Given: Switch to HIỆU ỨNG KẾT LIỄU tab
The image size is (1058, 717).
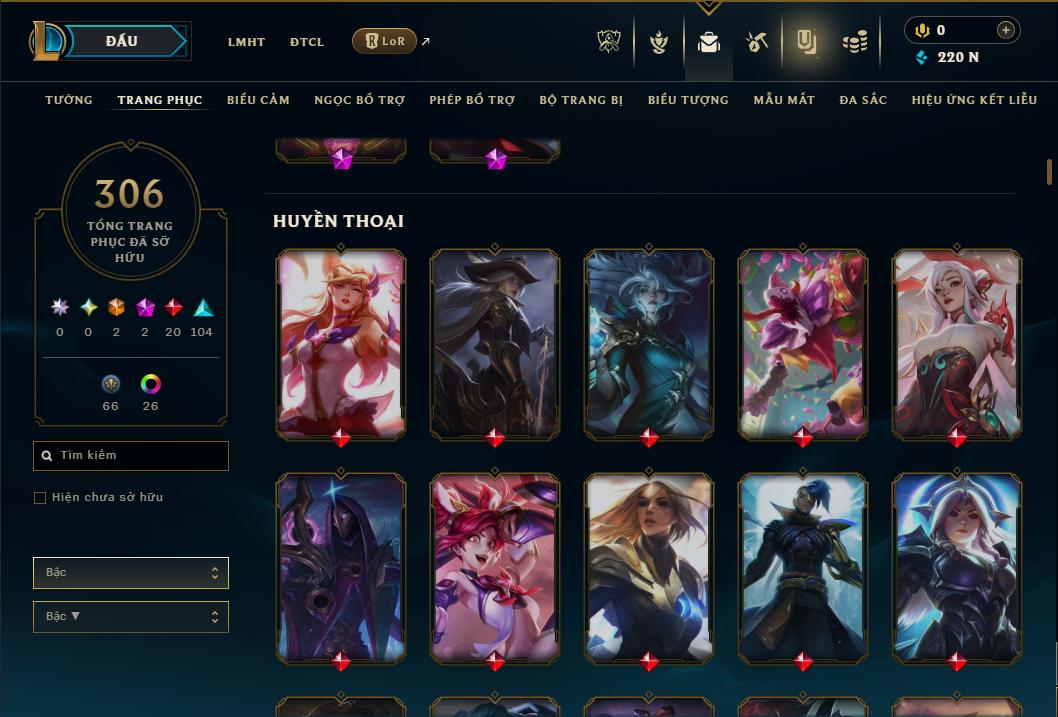Looking at the screenshot, I should [974, 100].
